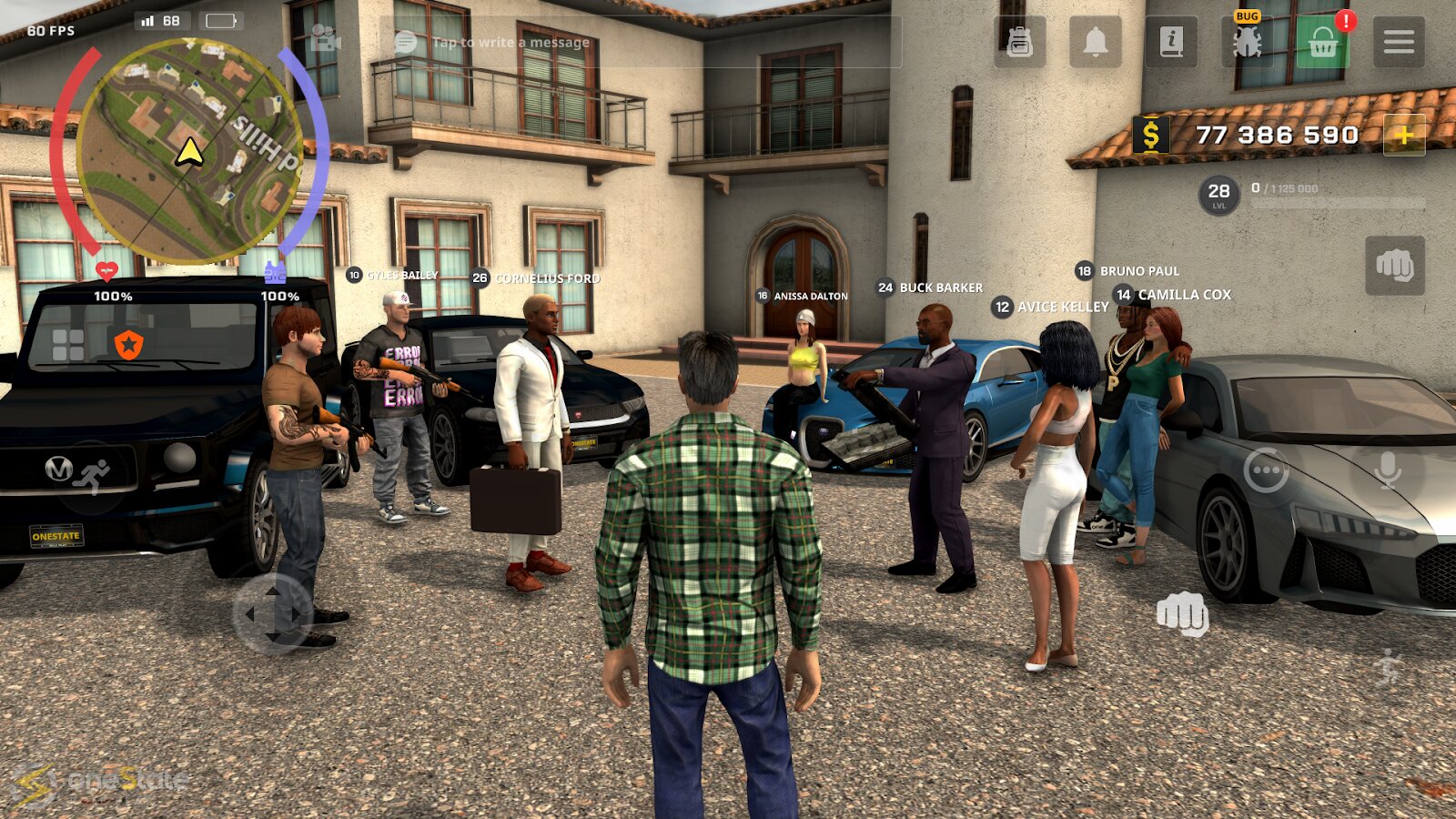Open the four-square grid menu icon
The height and width of the screenshot is (819, 1456).
[68, 345]
